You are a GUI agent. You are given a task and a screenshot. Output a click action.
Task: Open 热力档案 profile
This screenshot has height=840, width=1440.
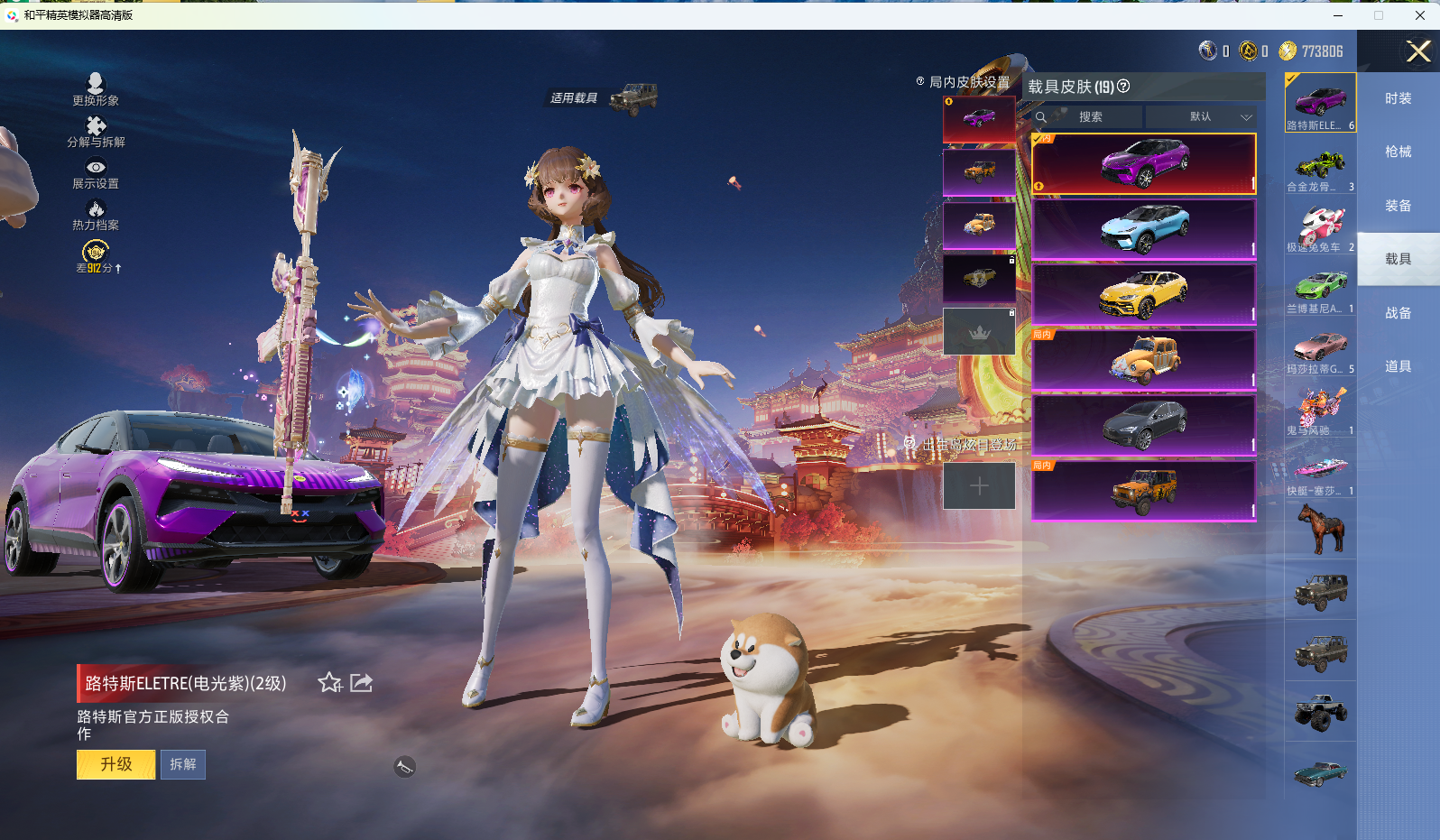pos(96,216)
